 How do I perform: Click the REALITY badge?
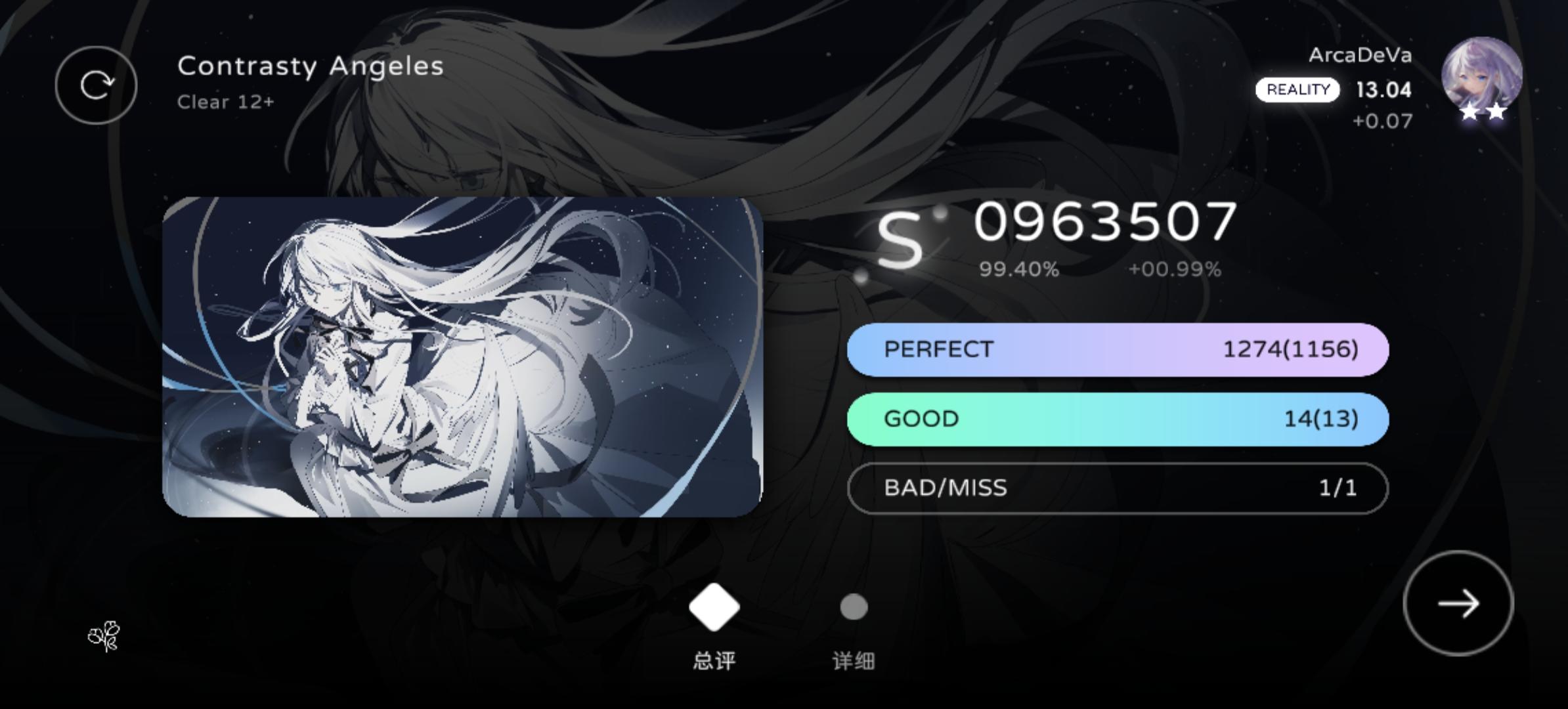tap(1297, 89)
